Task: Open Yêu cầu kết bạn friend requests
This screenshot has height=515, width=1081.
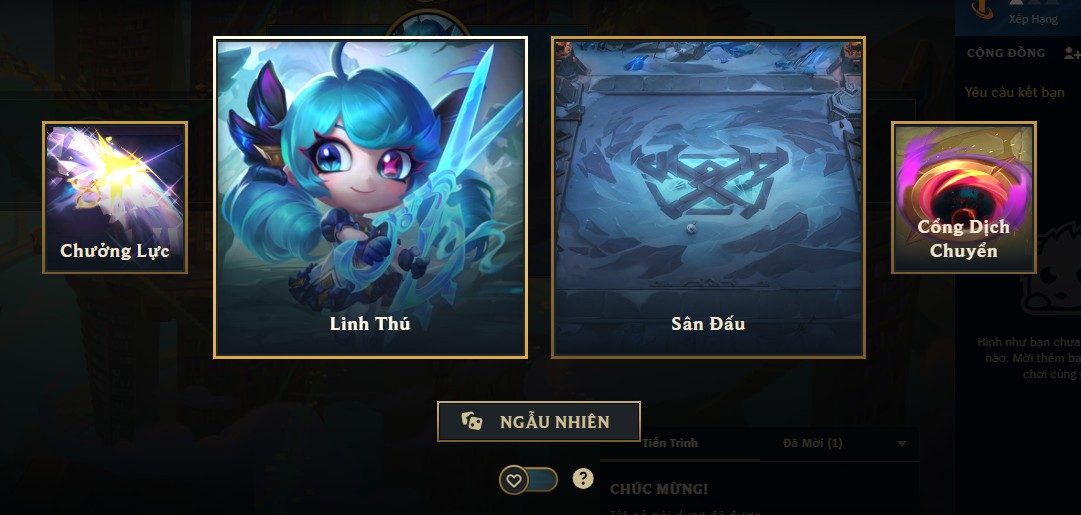Action: tap(1014, 93)
